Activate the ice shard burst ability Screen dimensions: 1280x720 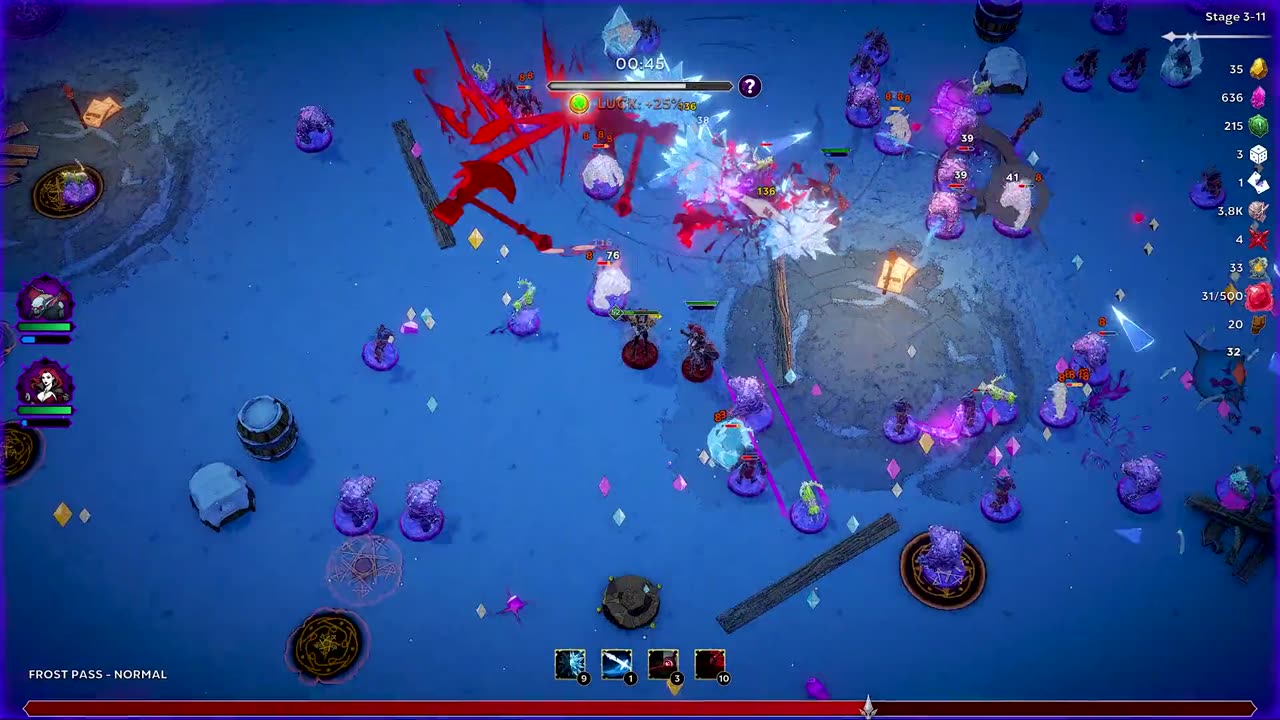pyautogui.click(x=570, y=664)
